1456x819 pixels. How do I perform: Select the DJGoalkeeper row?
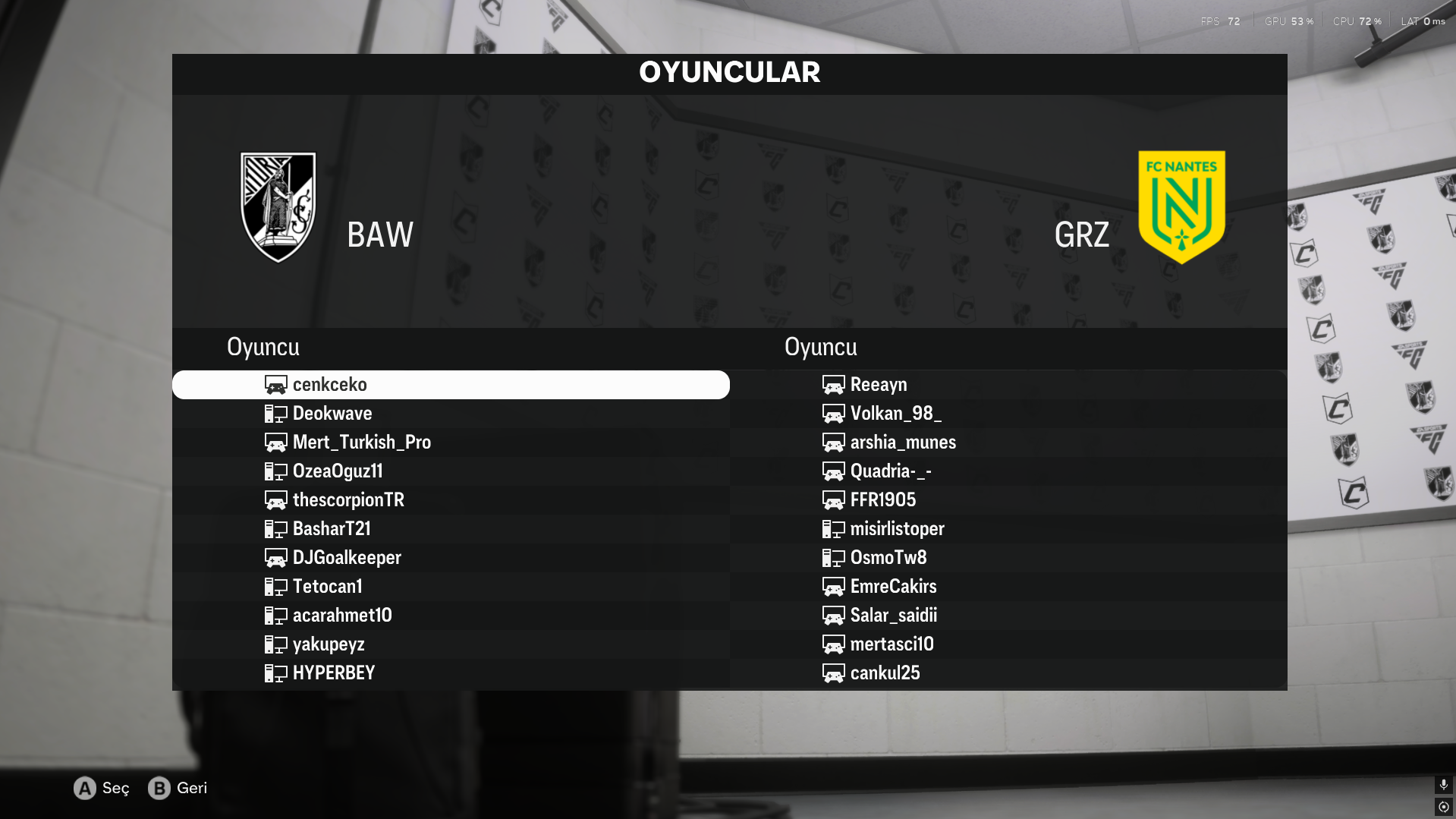coord(347,558)
